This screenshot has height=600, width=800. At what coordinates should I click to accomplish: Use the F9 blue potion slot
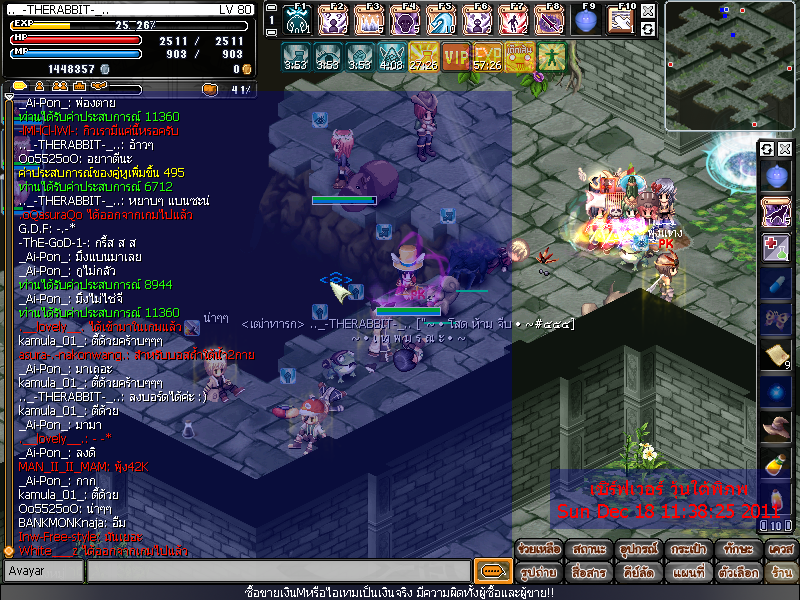(588, 20)
